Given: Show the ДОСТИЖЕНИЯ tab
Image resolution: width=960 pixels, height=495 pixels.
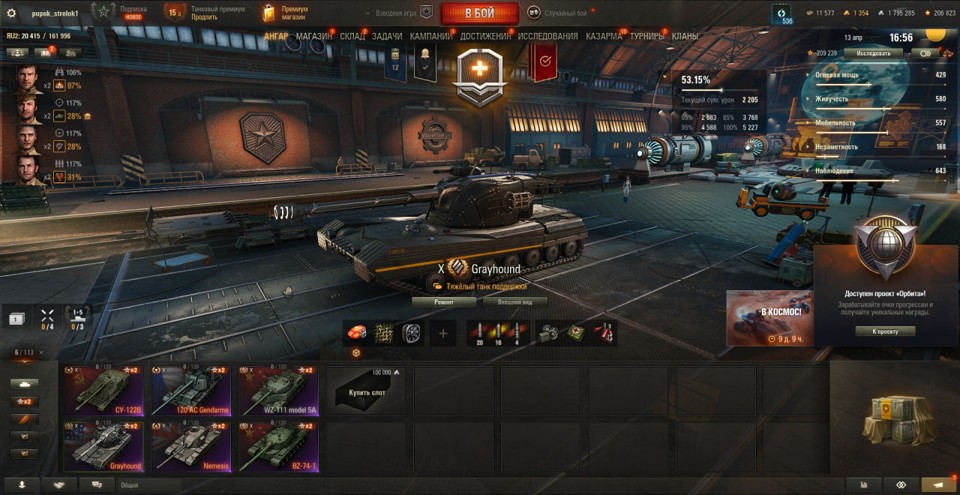Looking at the screenshot, I should pyautogui.click(x=486, y=36).
